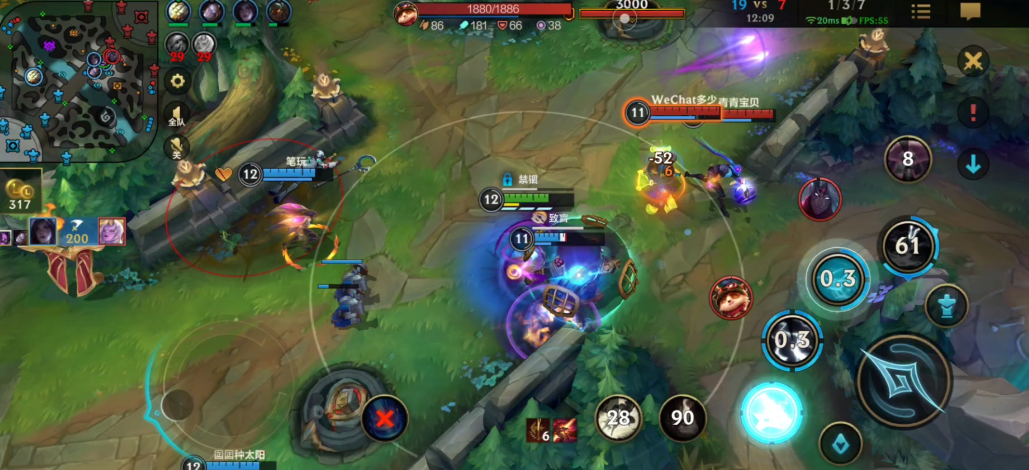Open the chat speech bubble
The width and height of the screenshot is (1029, 470).
click(x=970, y=12)
